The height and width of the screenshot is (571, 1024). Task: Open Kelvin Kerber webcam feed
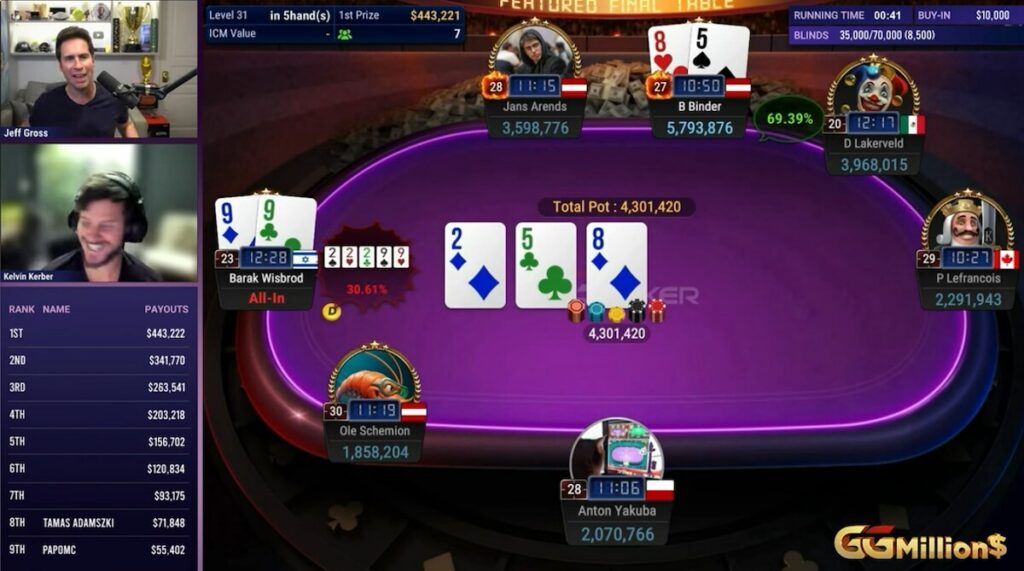click(99, 214)
